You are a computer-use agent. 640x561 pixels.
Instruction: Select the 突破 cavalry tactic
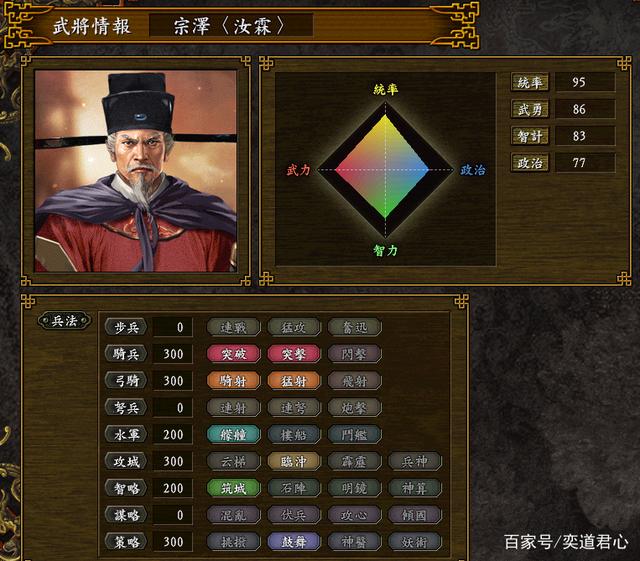pyautogui.click(x=233, y=354)
